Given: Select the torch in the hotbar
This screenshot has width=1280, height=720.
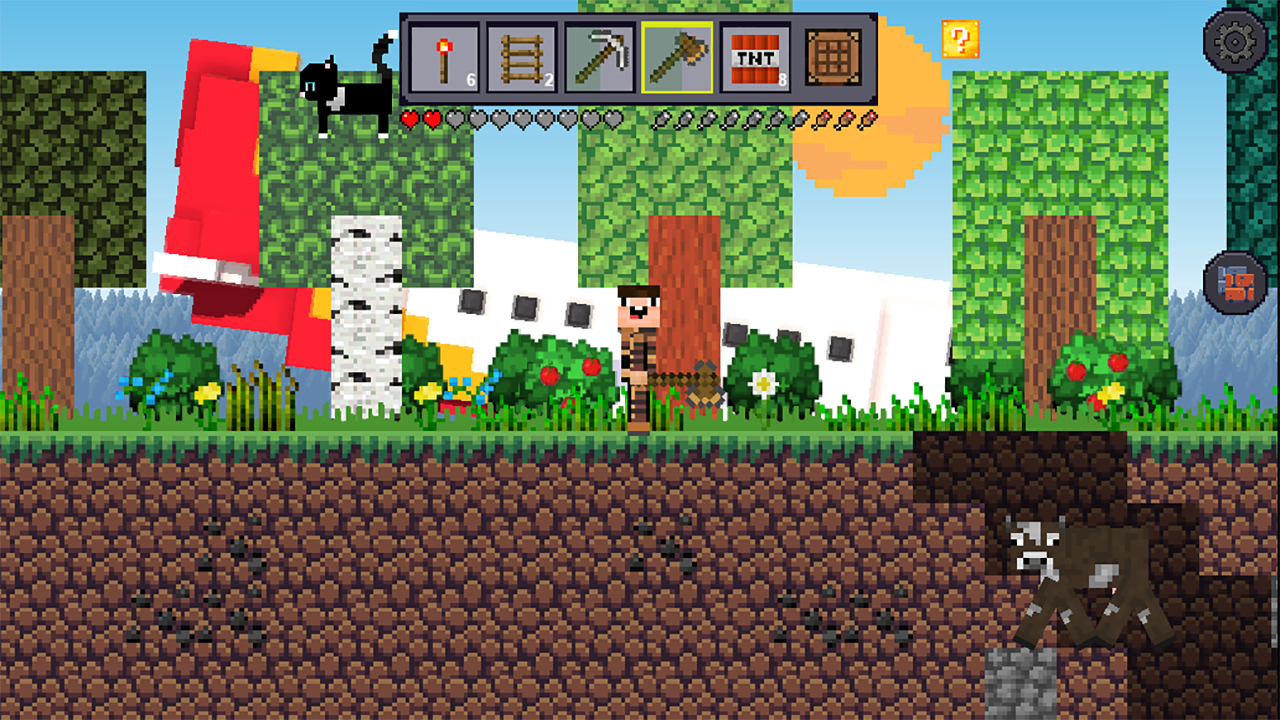Looking at the screenshot, I should (x=443, y=55).
